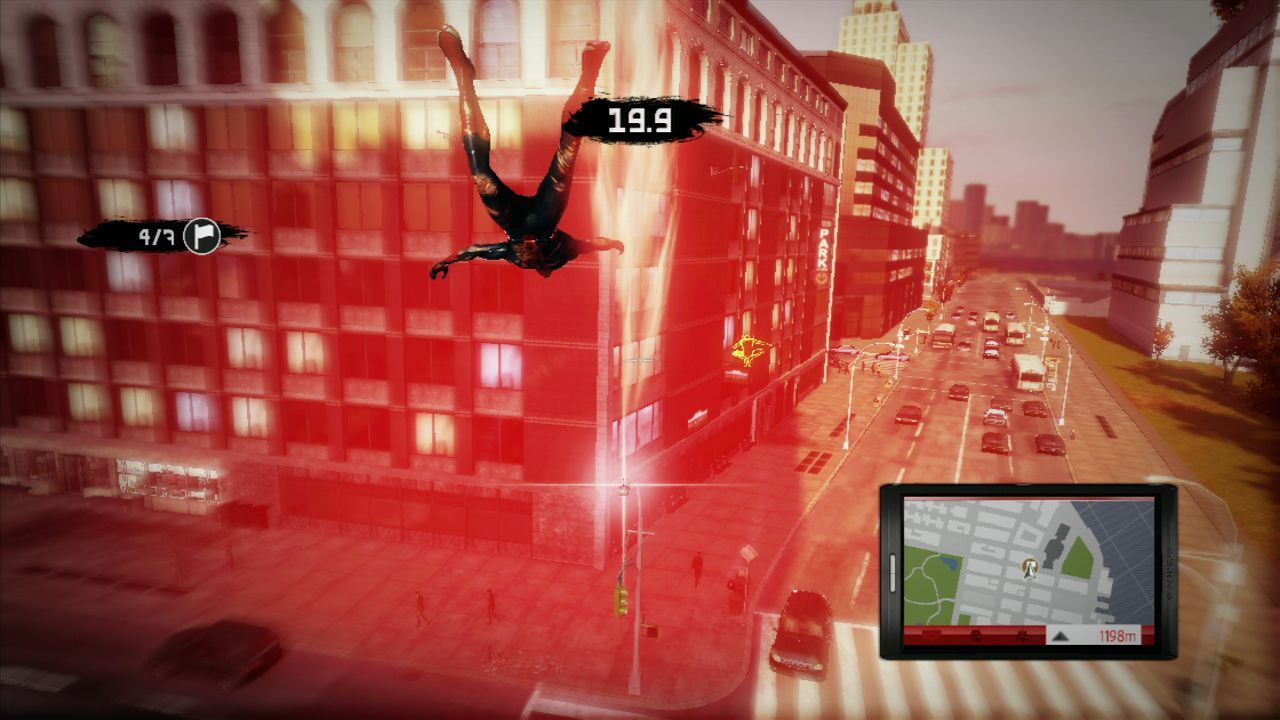This screenshot has width=1280, height=720.
Task: Click the yellow neon eagle sign
Action: click(750, 349)
